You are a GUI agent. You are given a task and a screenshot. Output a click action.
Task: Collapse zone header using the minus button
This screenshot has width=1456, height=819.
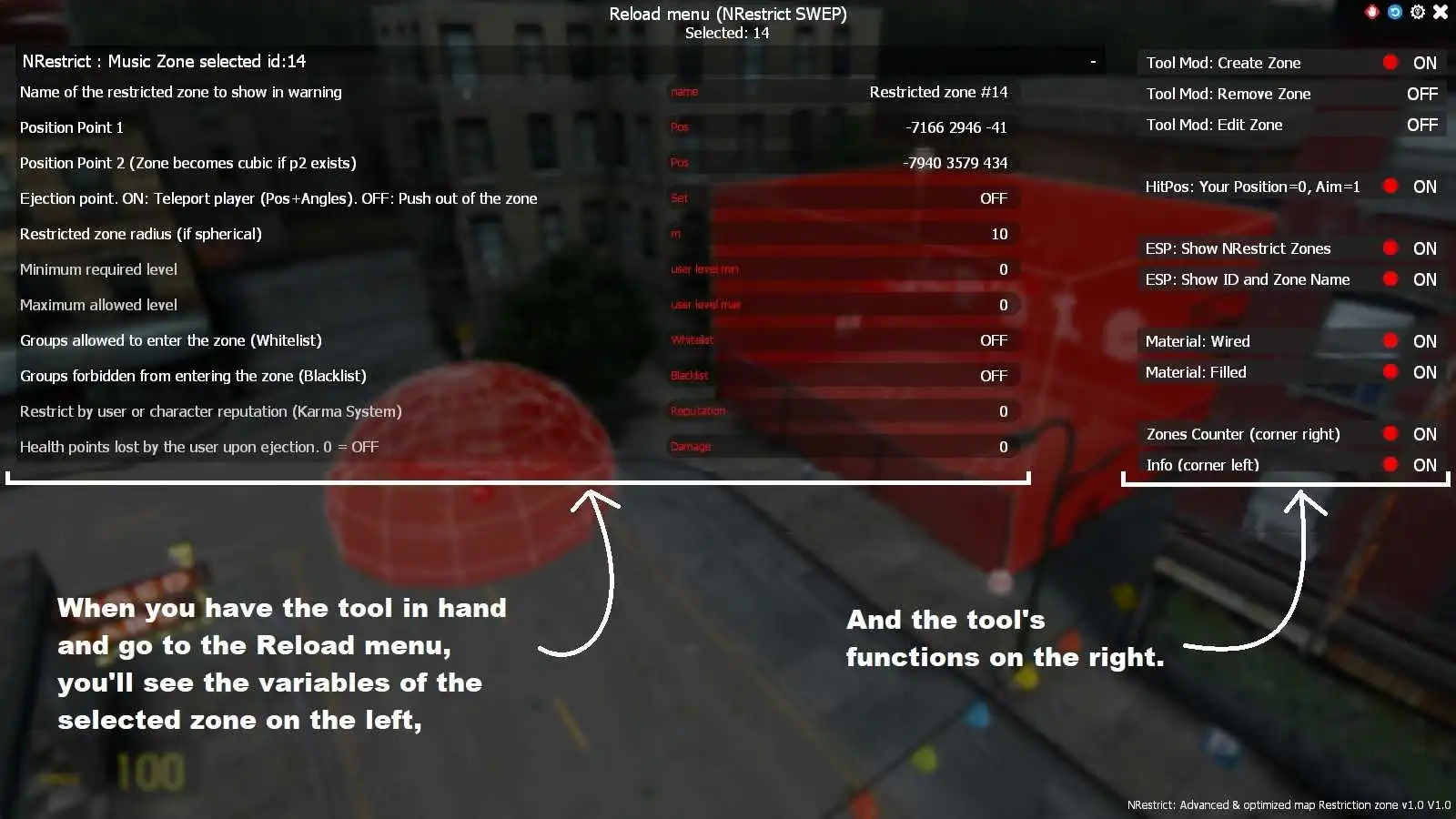(1092, 61)
